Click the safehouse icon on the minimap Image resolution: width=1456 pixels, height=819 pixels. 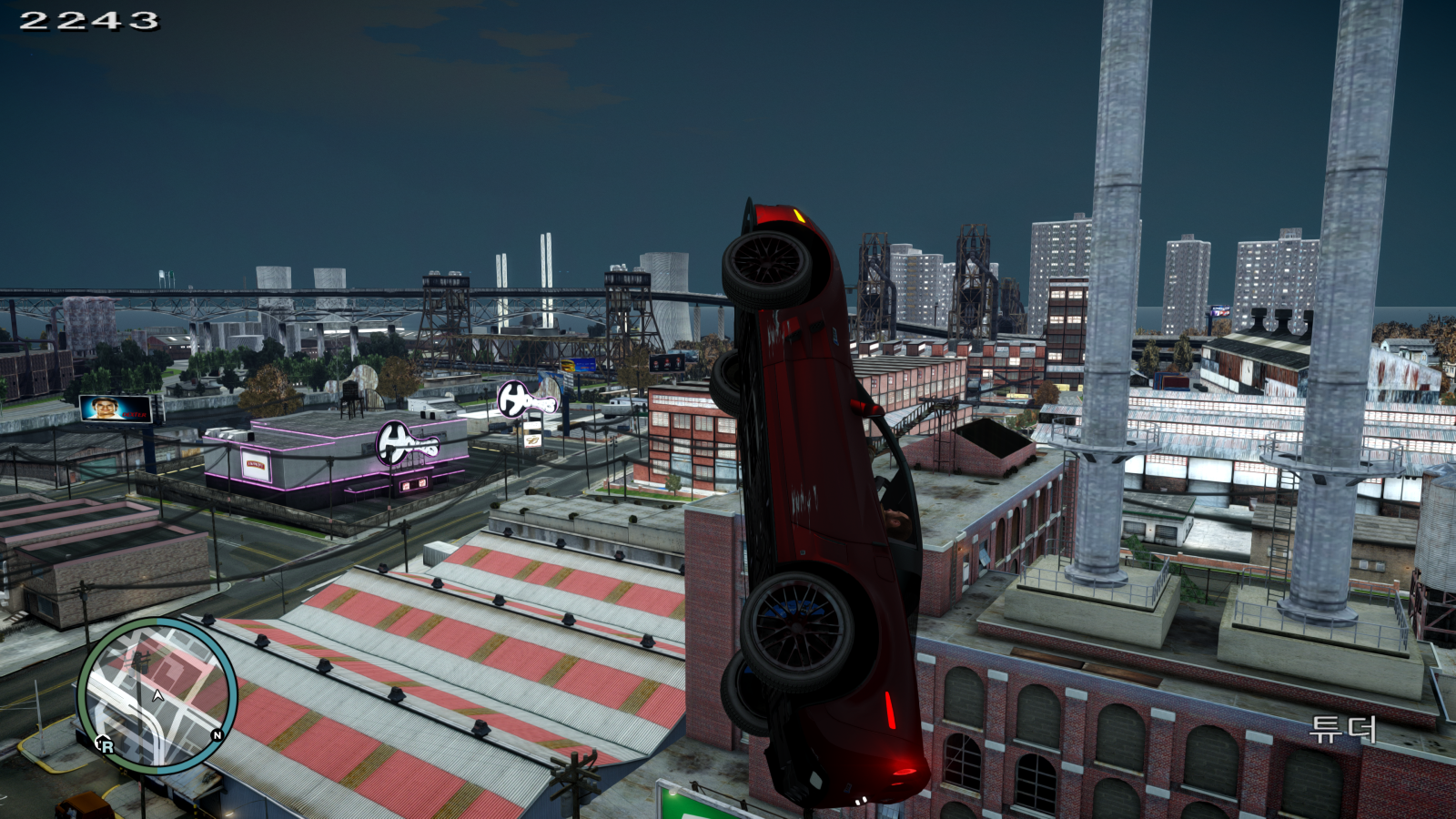click(x=100, y=739)
